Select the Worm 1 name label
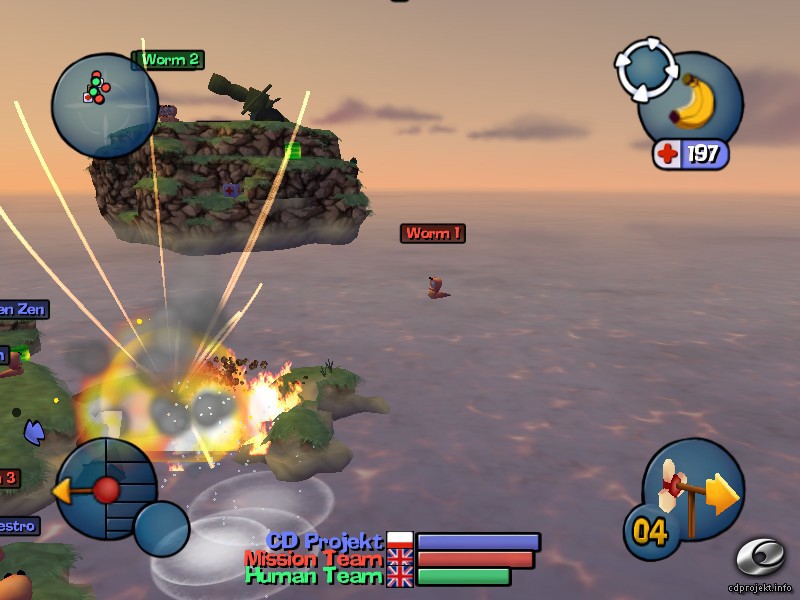800x600 pixels. (433, 233)
